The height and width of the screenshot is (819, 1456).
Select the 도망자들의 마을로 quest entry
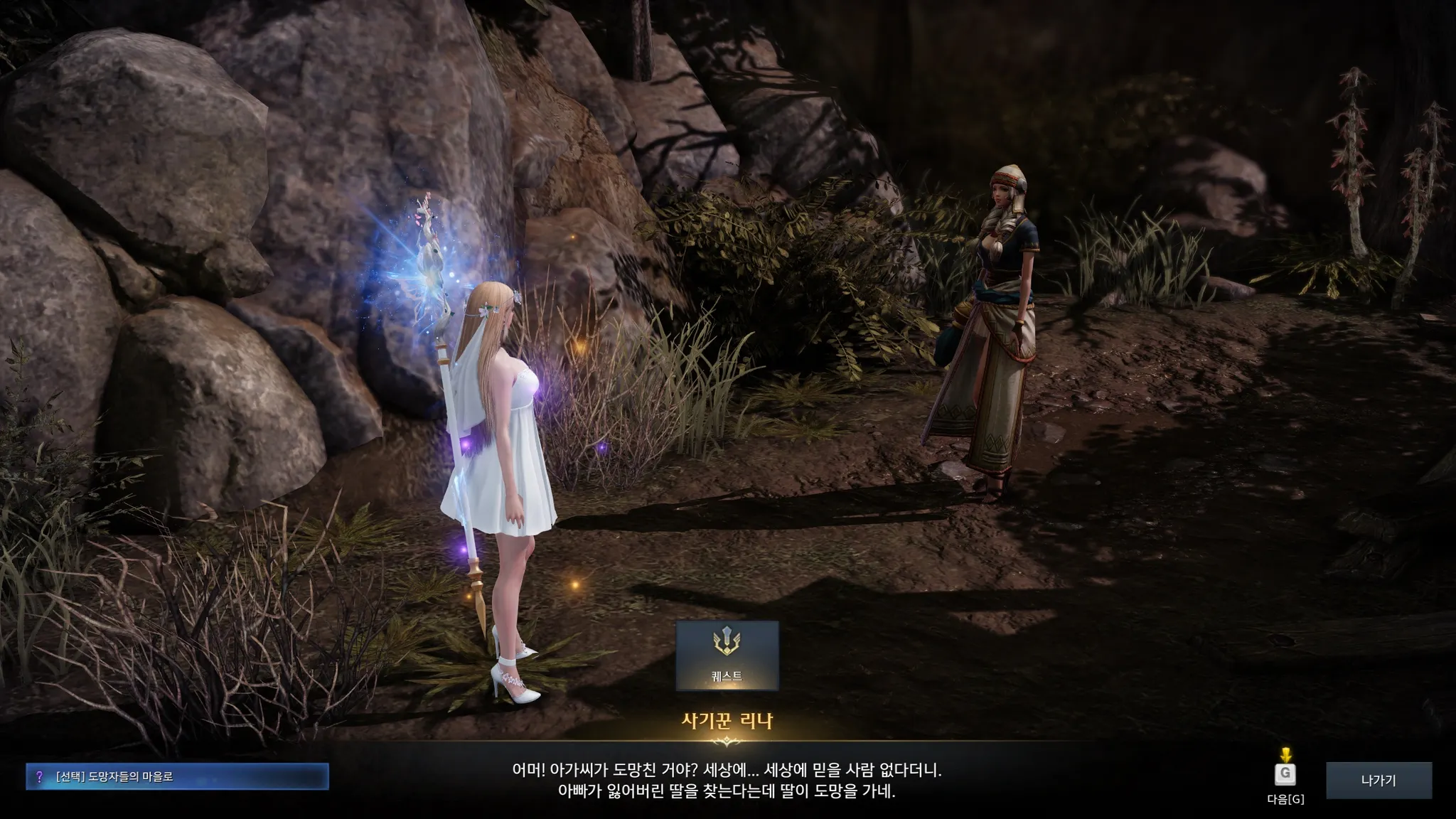coord(178,776)
